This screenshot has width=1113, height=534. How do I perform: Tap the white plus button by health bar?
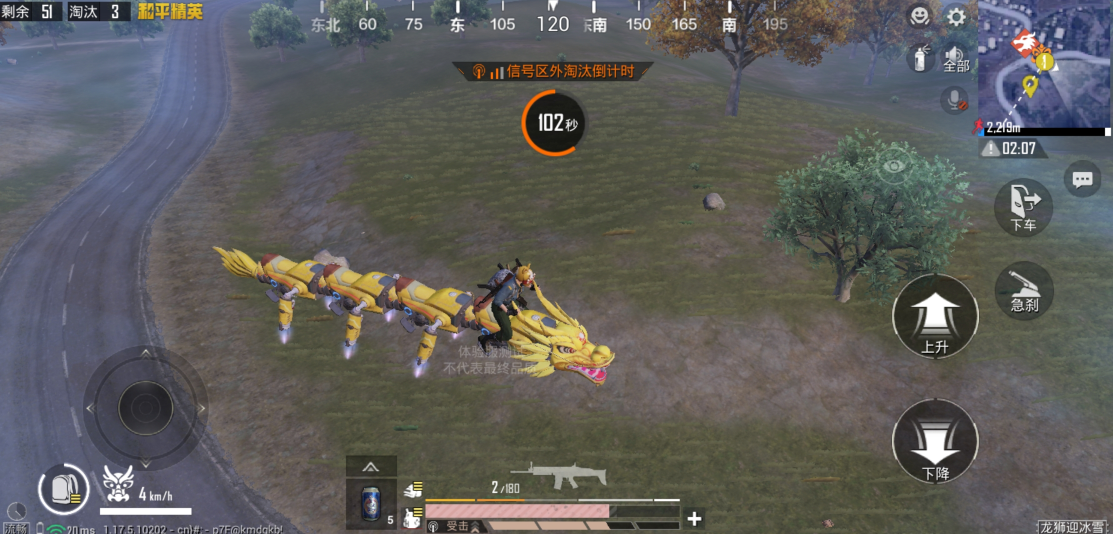pyautogui.click(x=694, y=518)
